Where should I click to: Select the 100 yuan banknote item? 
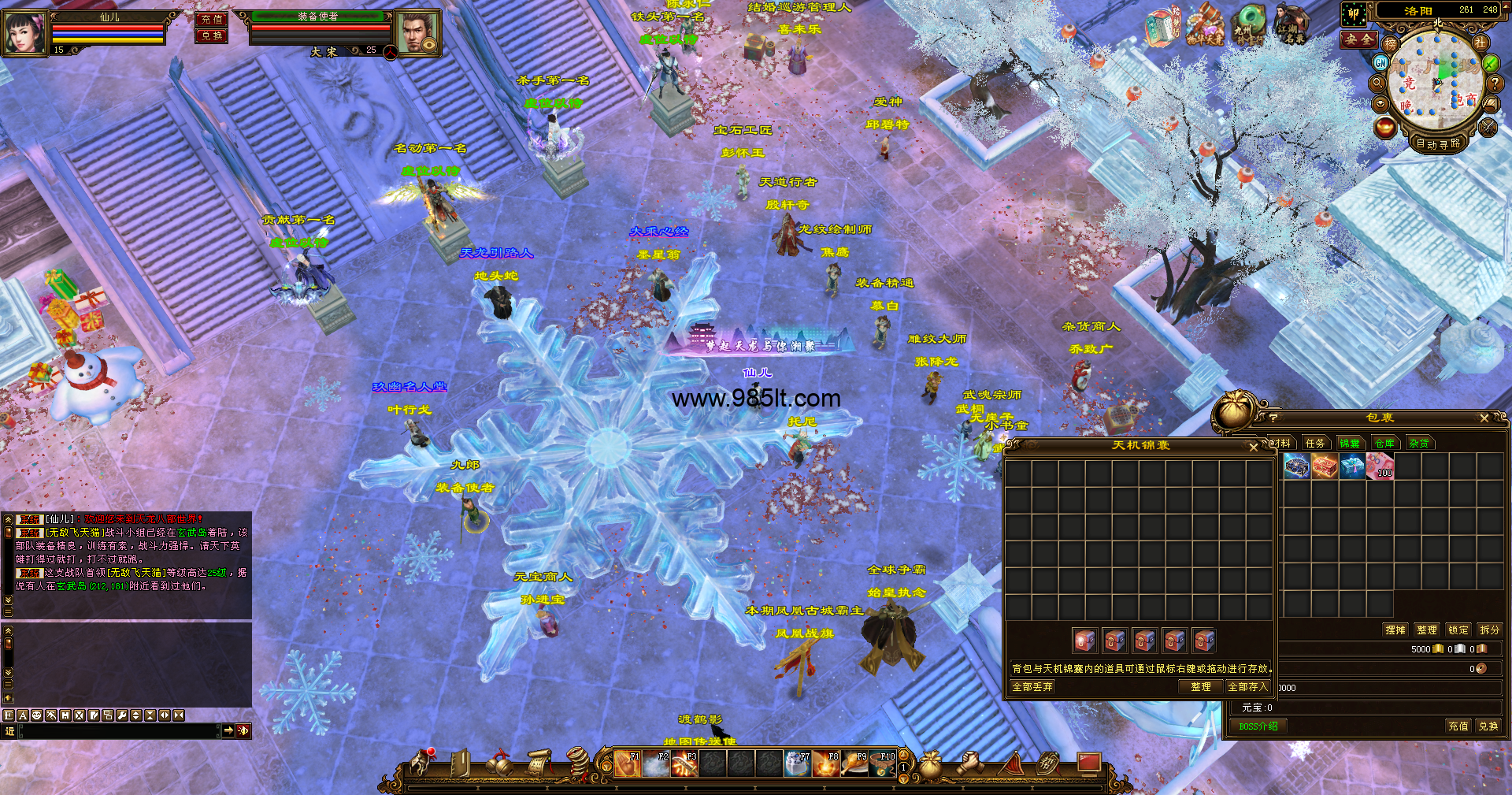click(x=1380, y=467)
